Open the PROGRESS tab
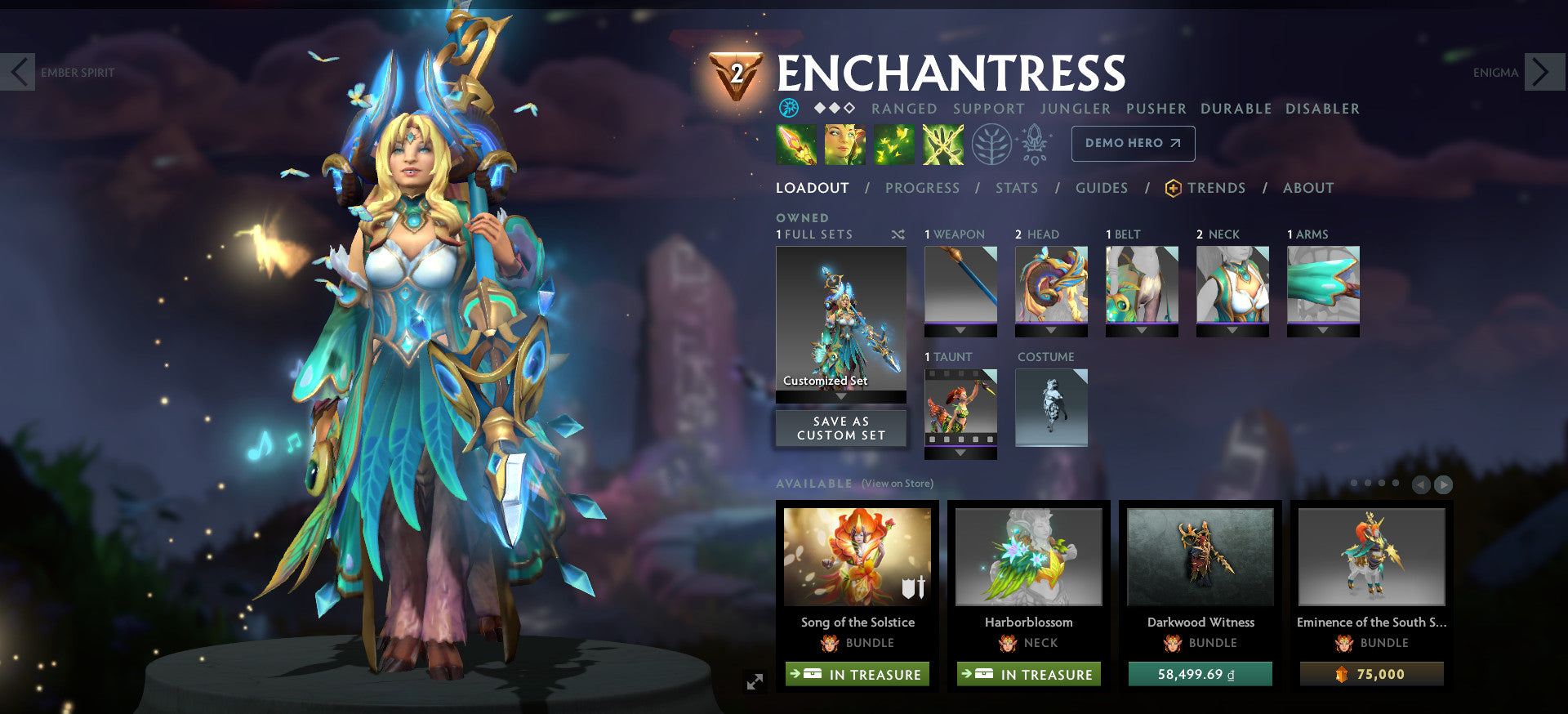The height and width of the screenshot is (714, 1568). pos(922,188)
